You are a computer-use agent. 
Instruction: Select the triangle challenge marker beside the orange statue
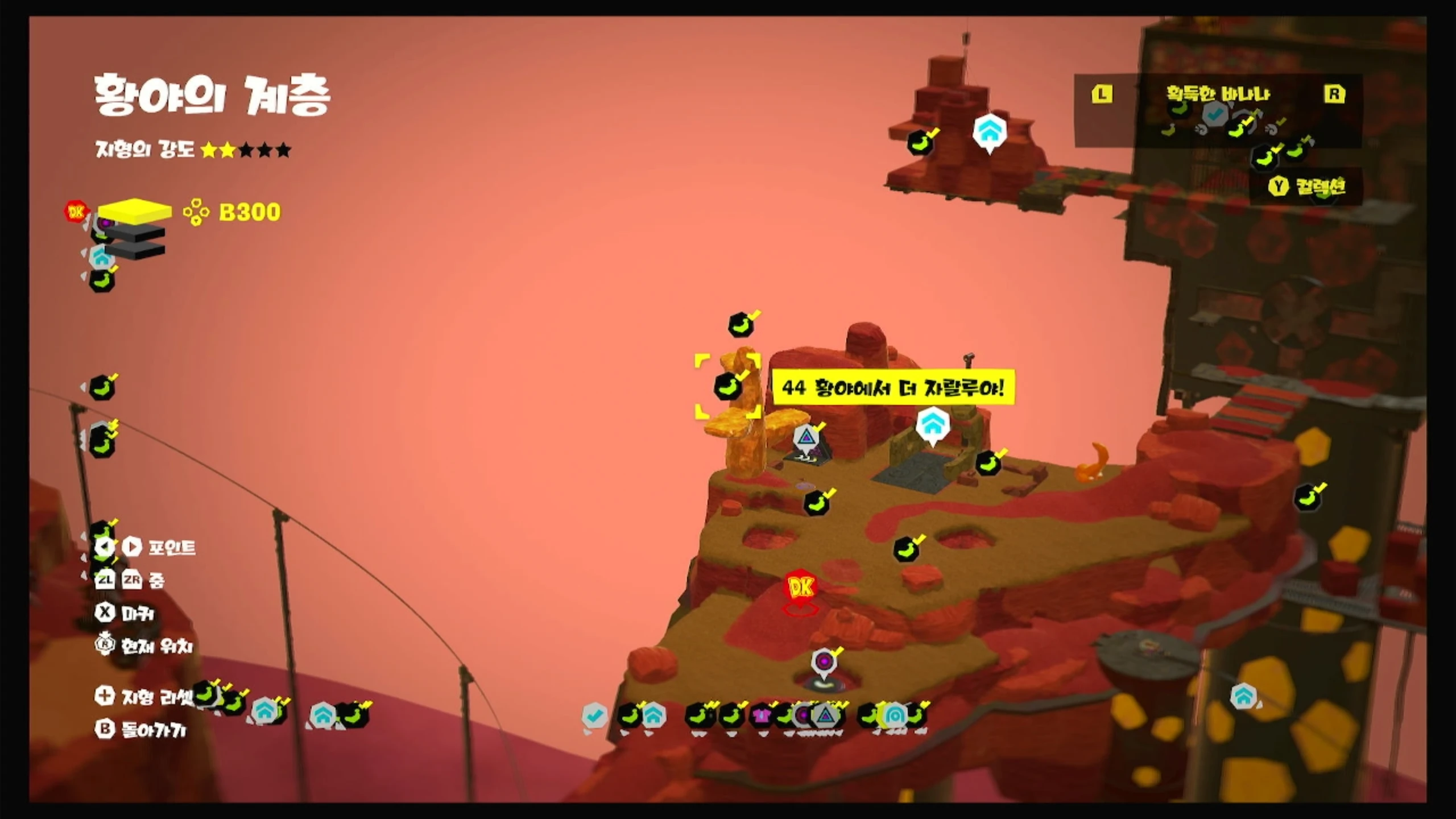click(x=805, y=437)
